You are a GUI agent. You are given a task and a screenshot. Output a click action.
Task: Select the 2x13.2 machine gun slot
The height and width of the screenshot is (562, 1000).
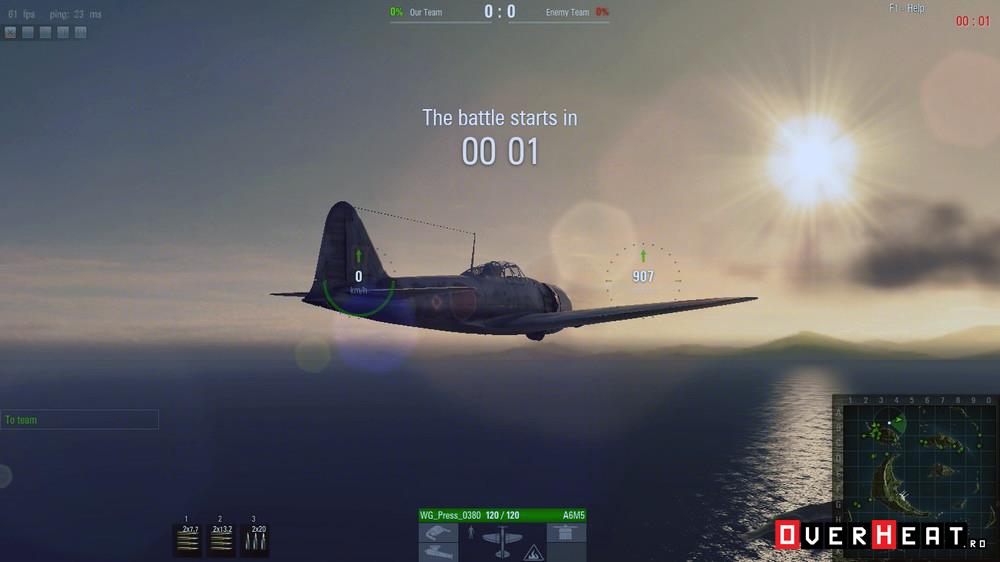pos(221,540)
